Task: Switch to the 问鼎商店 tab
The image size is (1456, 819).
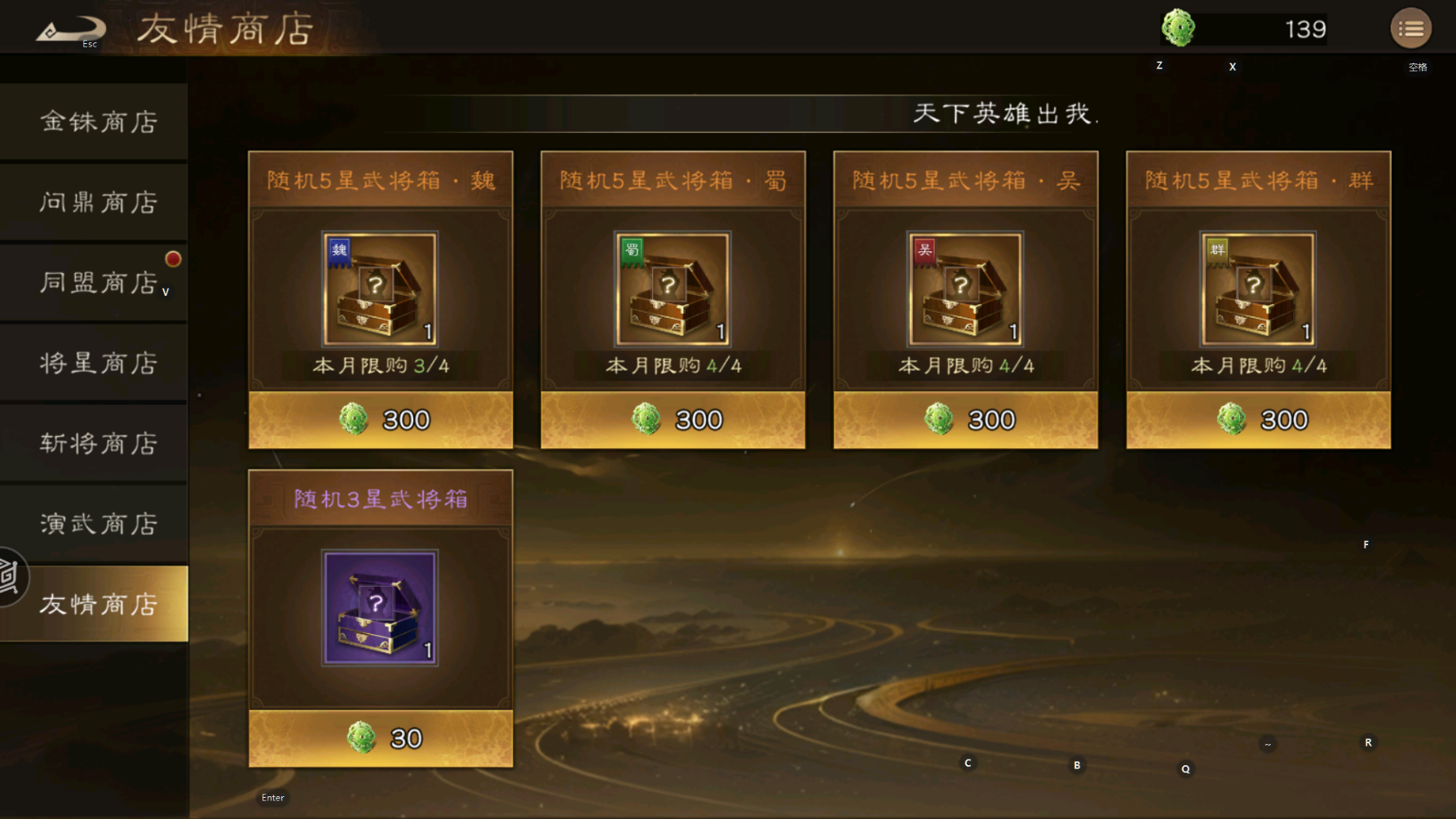Action: tap(98, 202)
